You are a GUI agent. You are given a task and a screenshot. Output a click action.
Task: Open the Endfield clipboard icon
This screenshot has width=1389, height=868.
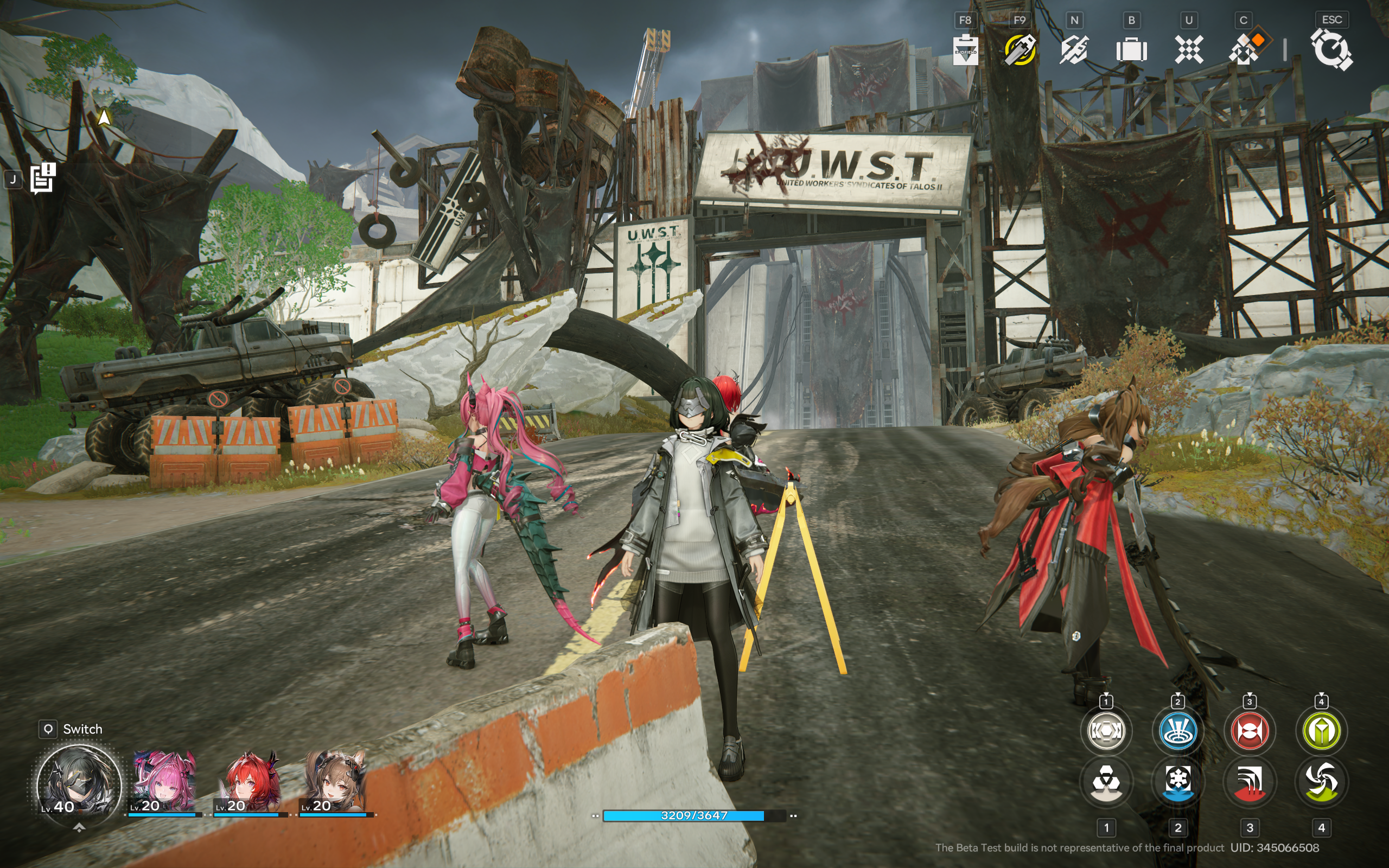click(x=965, y=50)
